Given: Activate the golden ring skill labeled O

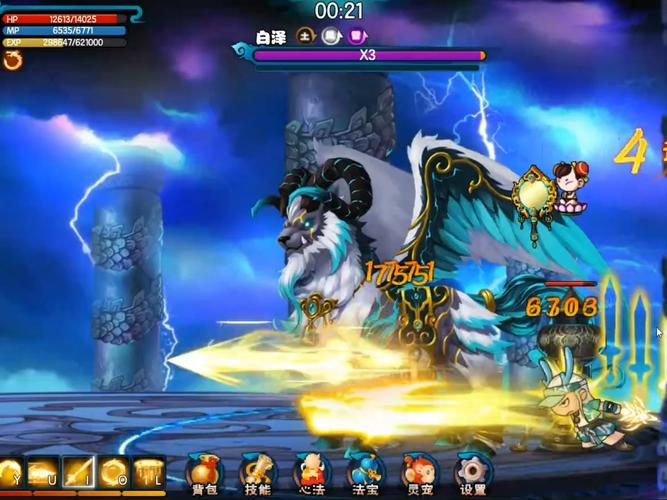Looking at the screenshot, I should click(x=113, y=472).
